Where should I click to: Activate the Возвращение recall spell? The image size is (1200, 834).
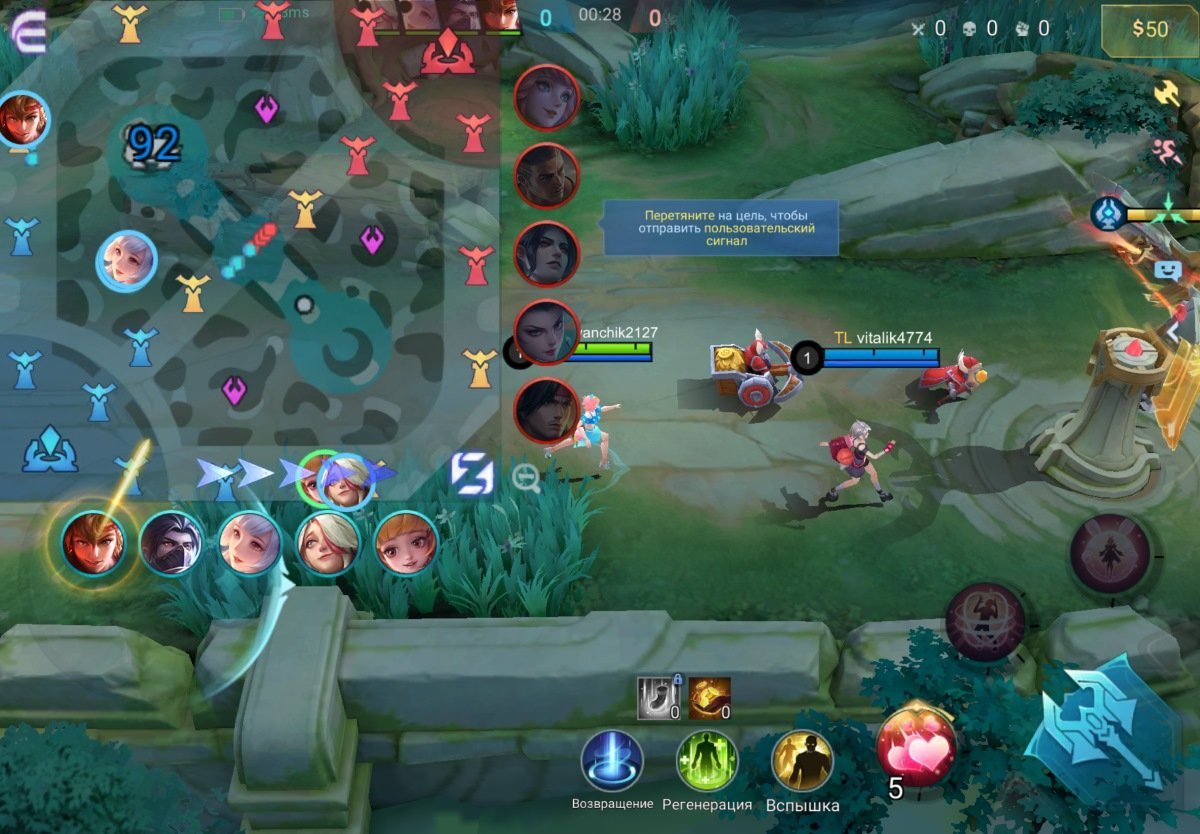(612, 762)
